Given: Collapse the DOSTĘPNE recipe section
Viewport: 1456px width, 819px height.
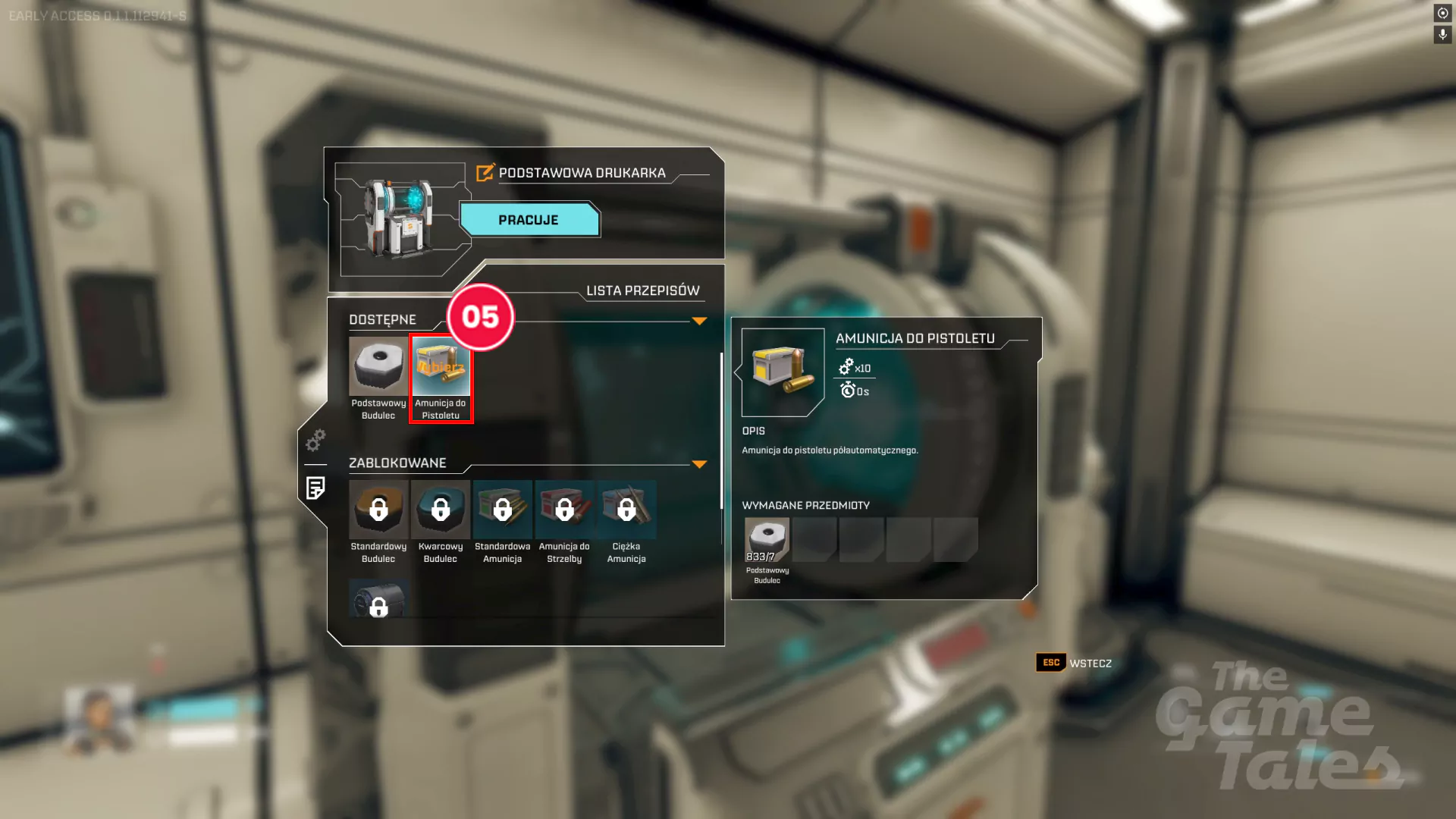Looking at the screenshot, I should (x=699, y=321).
